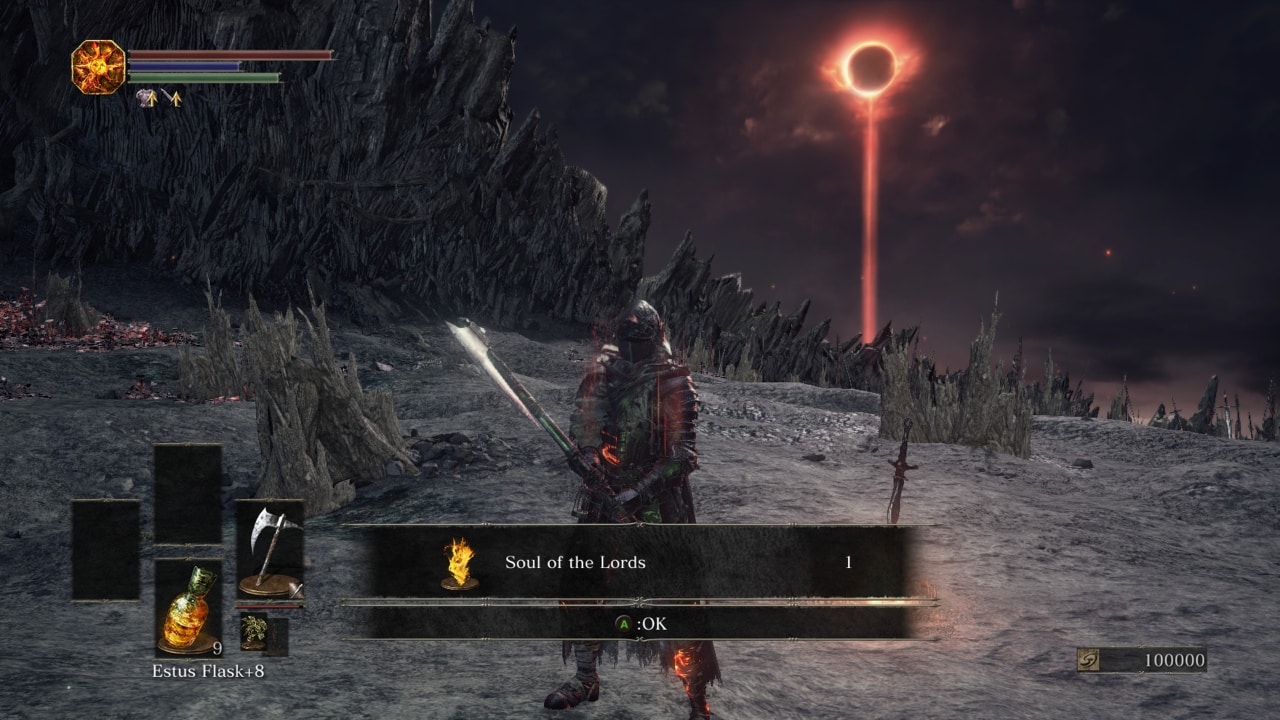Choose the equipped scythe weapon slot
The image size is (1280, 720).
[x=269, y=548]
